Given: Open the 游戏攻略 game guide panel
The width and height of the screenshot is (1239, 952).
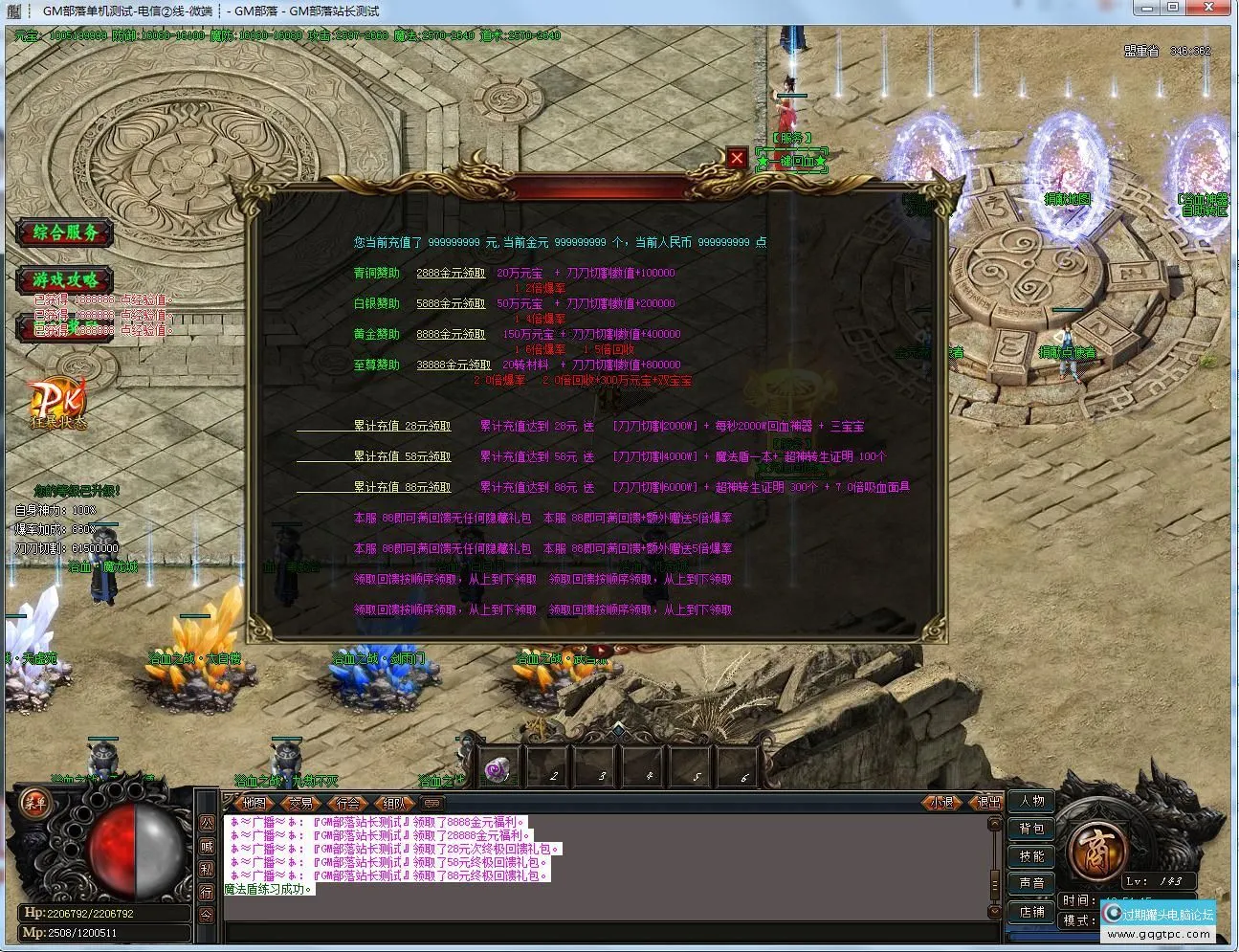Looking at the screenshot, I should pyautogui.click(x=63, y=281).
